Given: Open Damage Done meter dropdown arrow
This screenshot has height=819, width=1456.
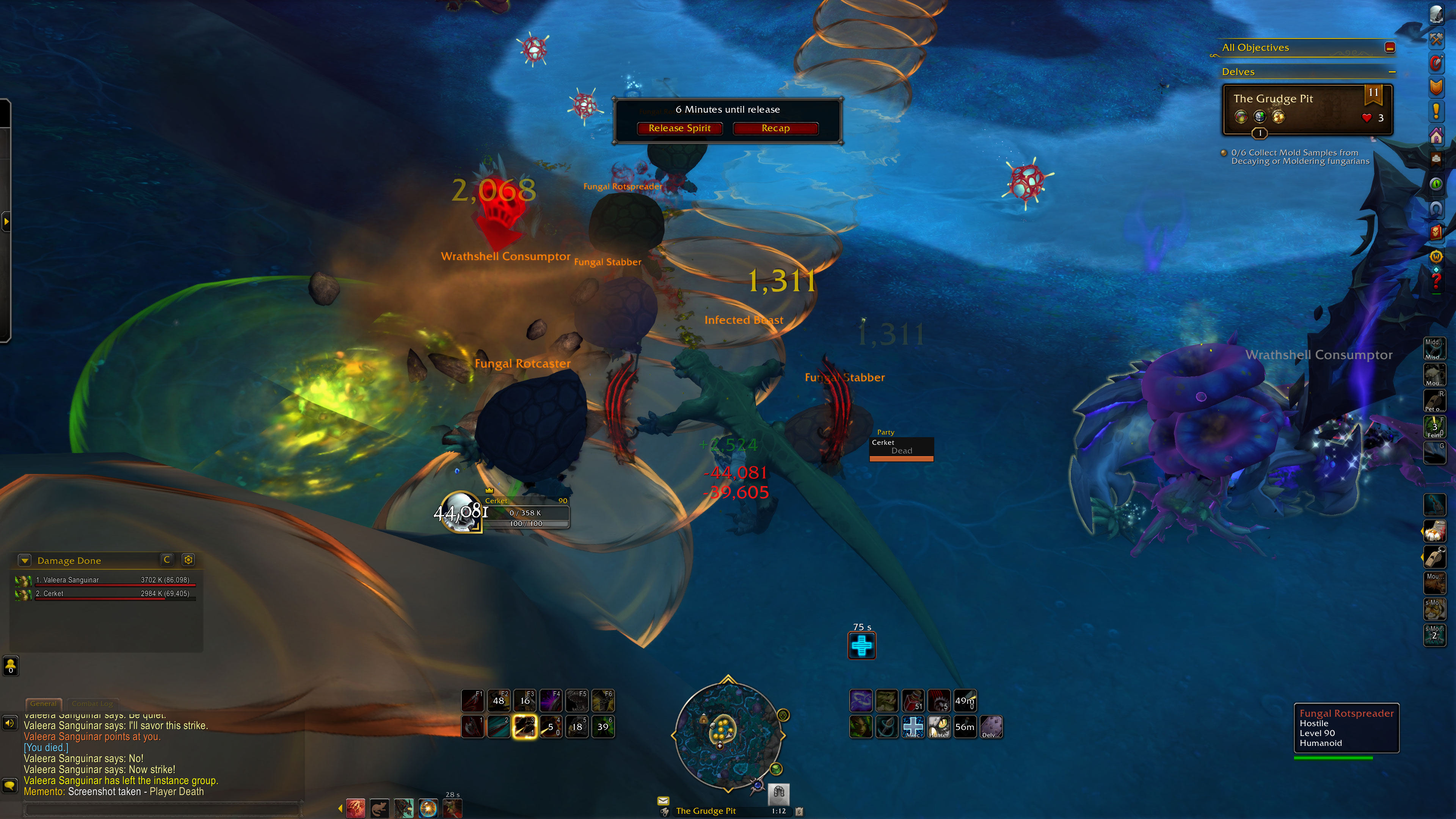Looking at the screenshot, I should (24, 560).
